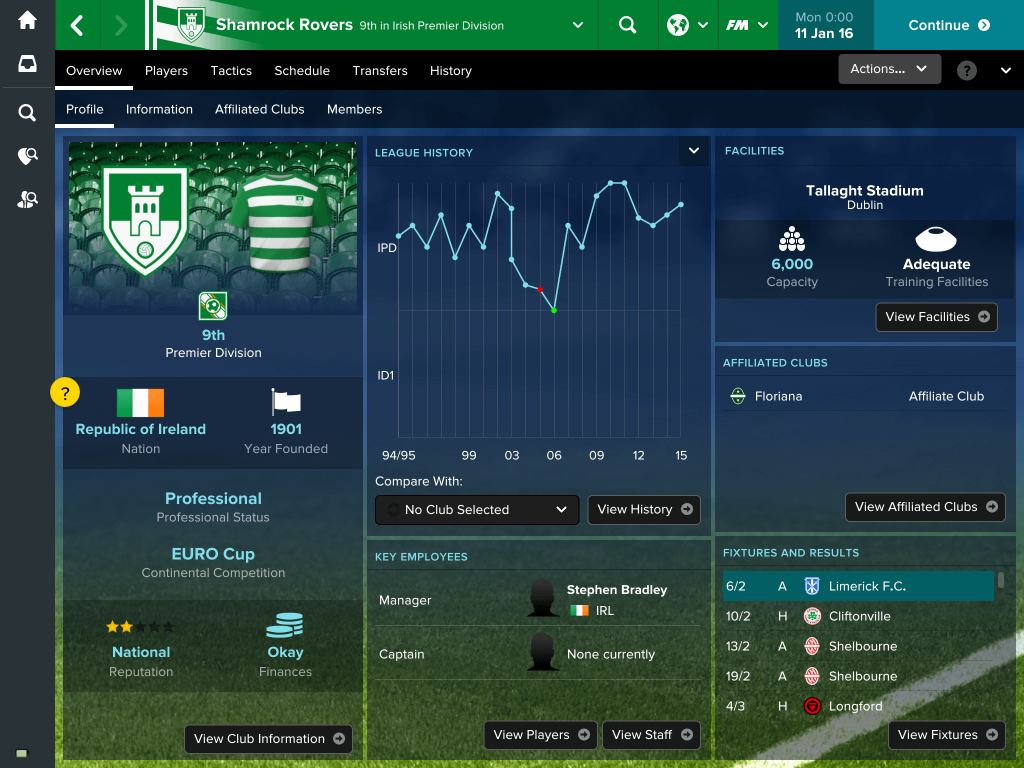This screenshot has height=768, width=1024.
Task: Click View Fixtures
Action: click(946, 735)
